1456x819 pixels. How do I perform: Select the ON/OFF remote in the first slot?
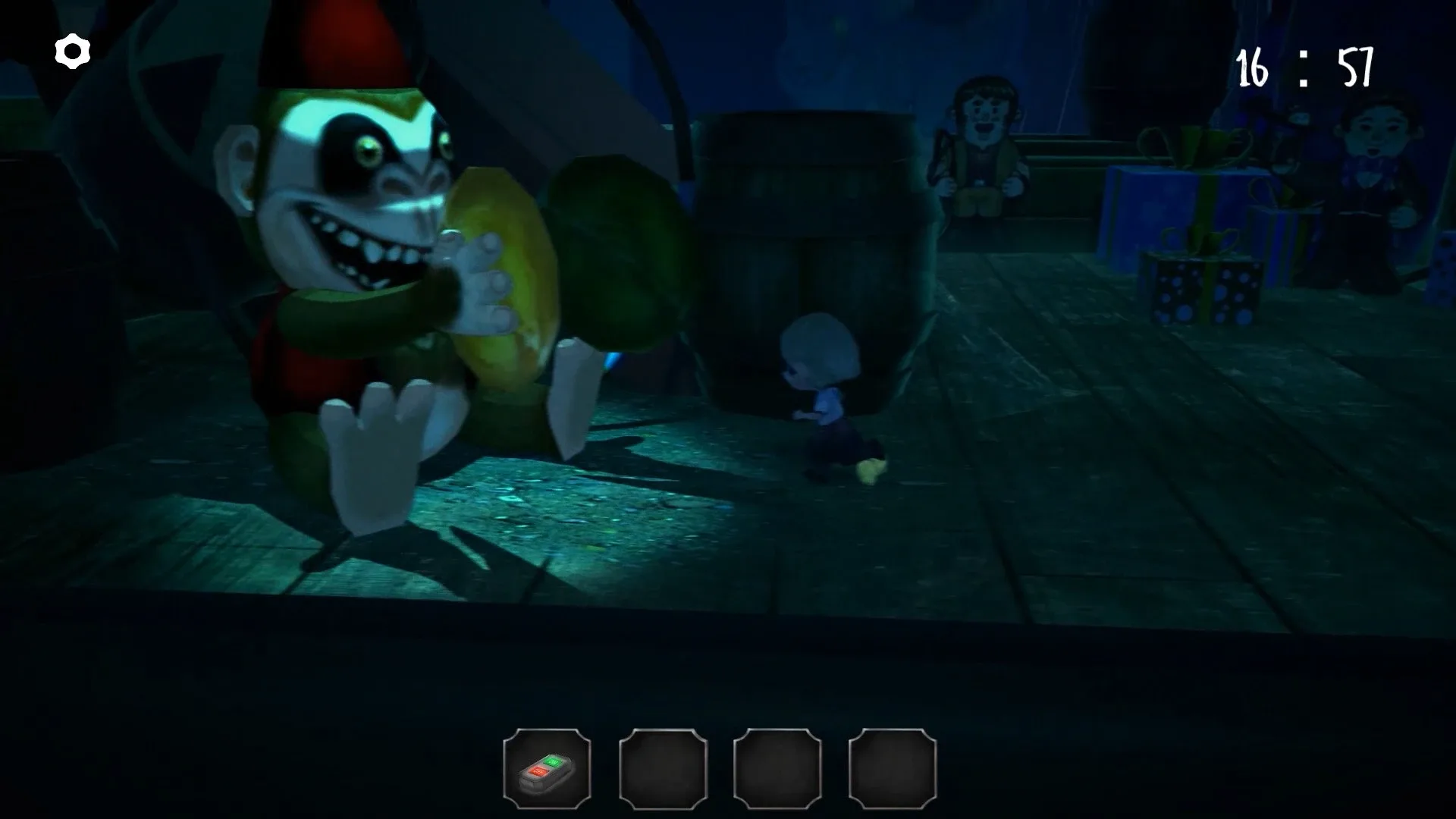click(548, 769)
